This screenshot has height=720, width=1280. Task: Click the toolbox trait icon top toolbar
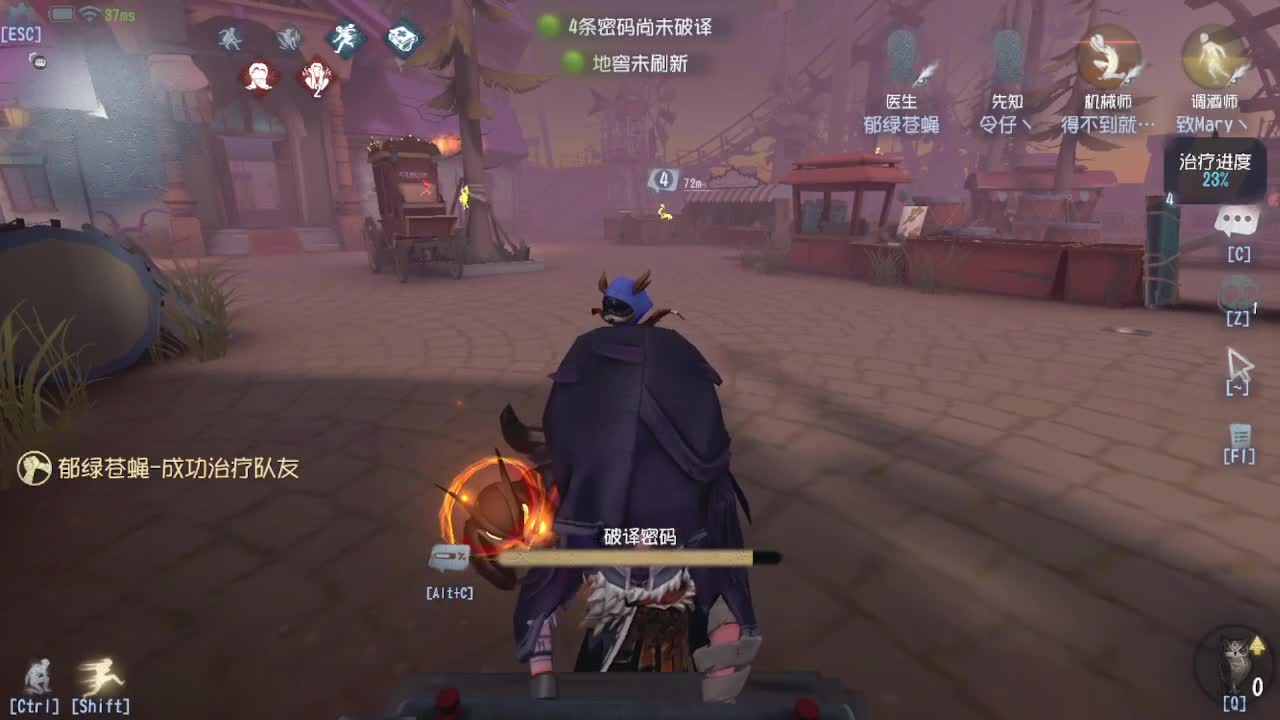(402, 36)
